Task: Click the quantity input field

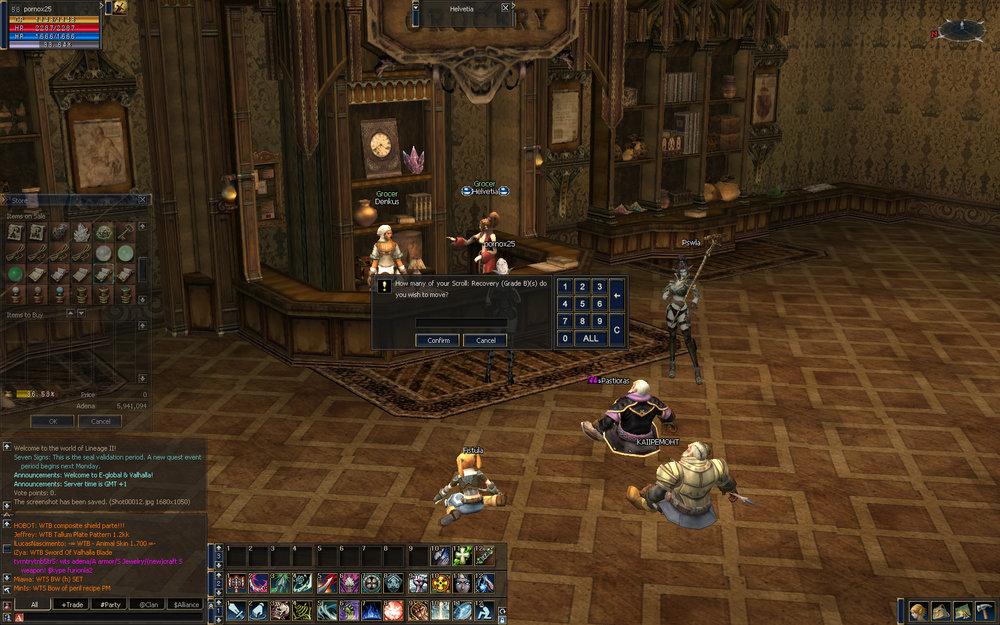Action: click(461, 322)
